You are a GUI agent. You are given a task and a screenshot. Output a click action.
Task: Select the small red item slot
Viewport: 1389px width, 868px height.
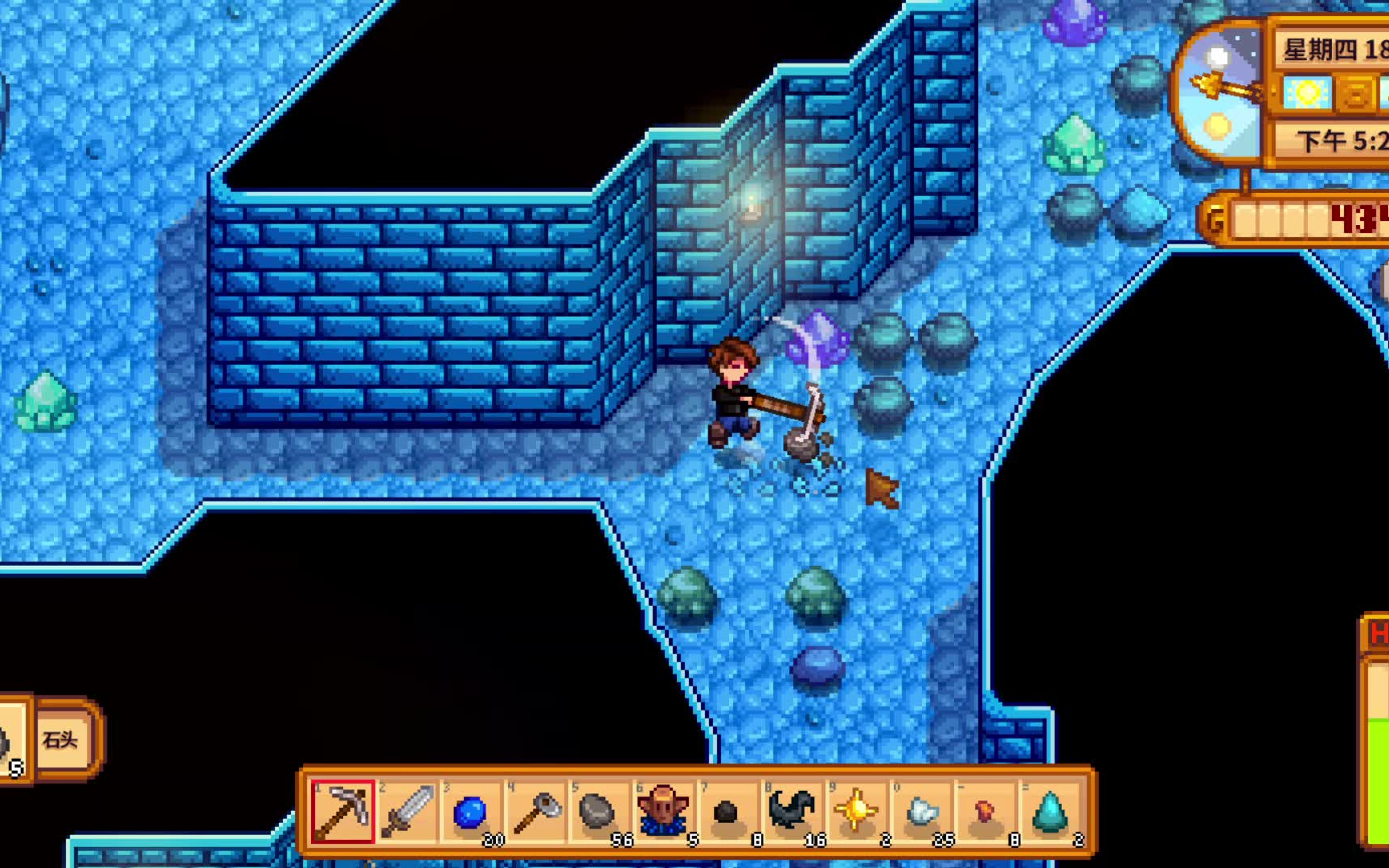click(x=985, y=812)
